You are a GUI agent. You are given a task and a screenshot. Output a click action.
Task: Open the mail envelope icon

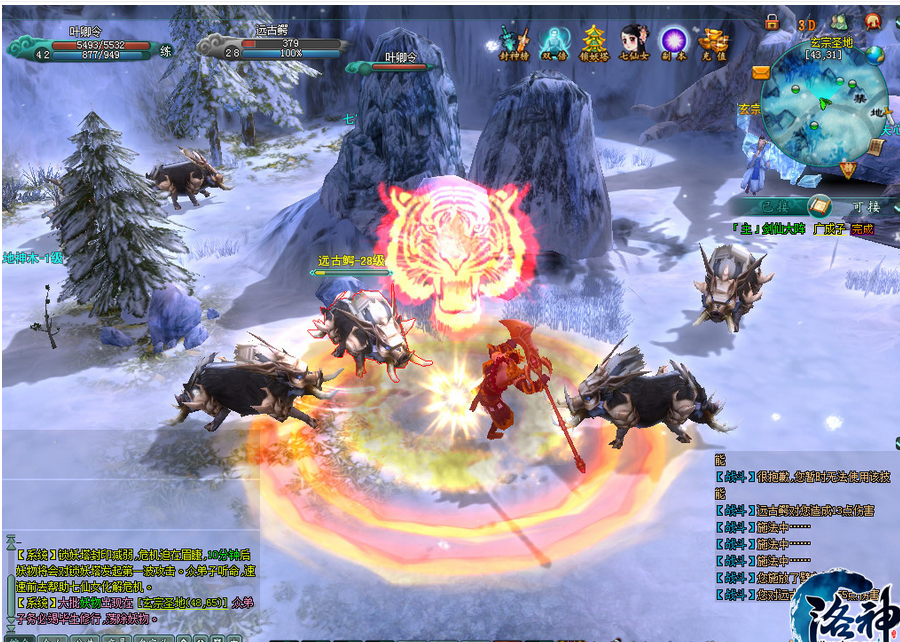point(760,73)
